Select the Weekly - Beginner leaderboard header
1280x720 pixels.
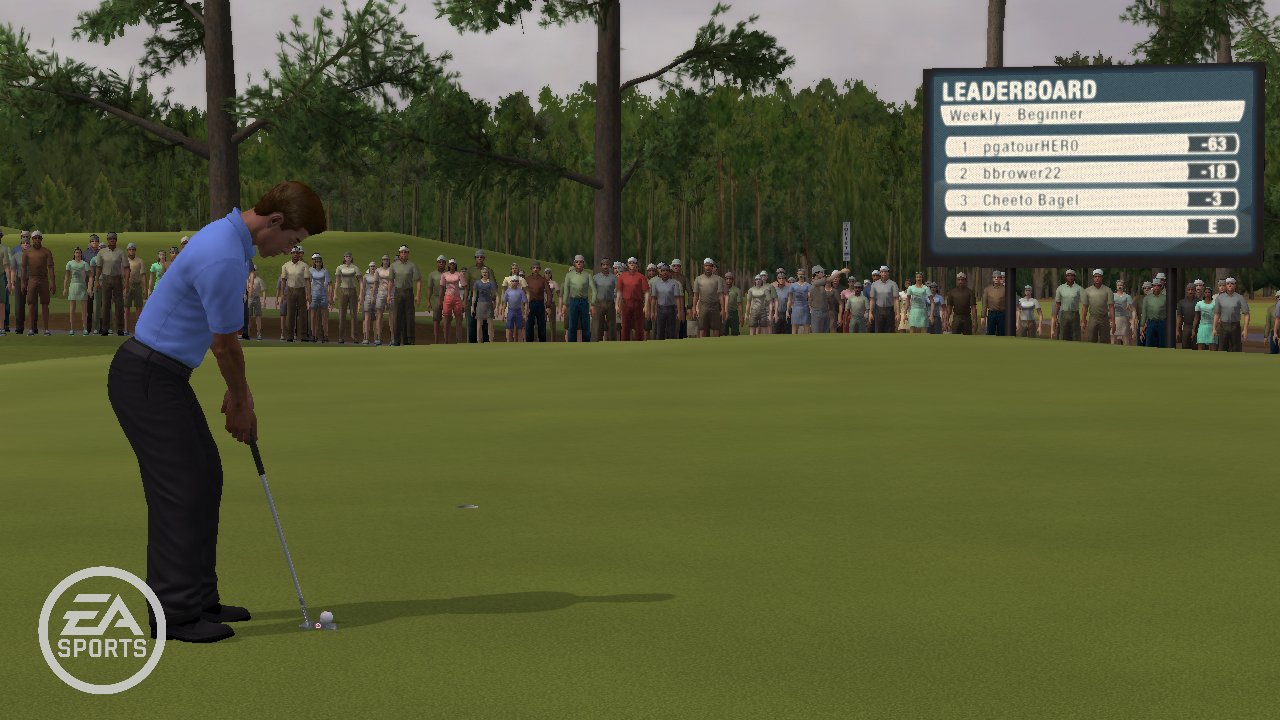[1091, 114]
